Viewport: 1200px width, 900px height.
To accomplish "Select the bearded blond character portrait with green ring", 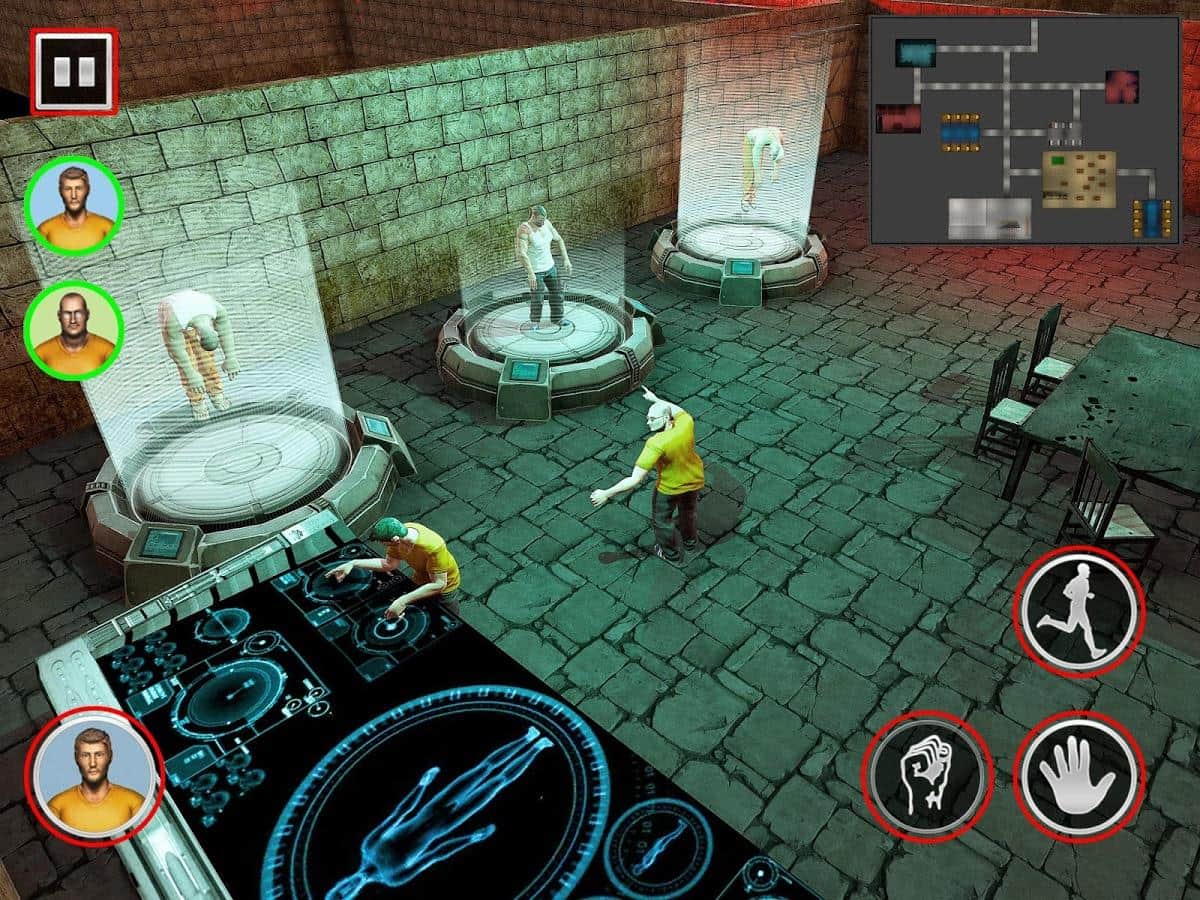I will coord(74,206).
